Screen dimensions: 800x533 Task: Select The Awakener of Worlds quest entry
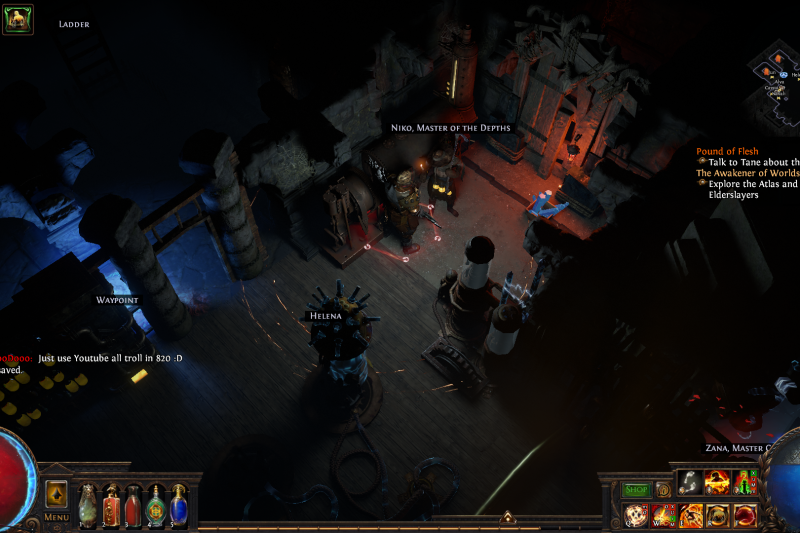click(x=747, y=173)
